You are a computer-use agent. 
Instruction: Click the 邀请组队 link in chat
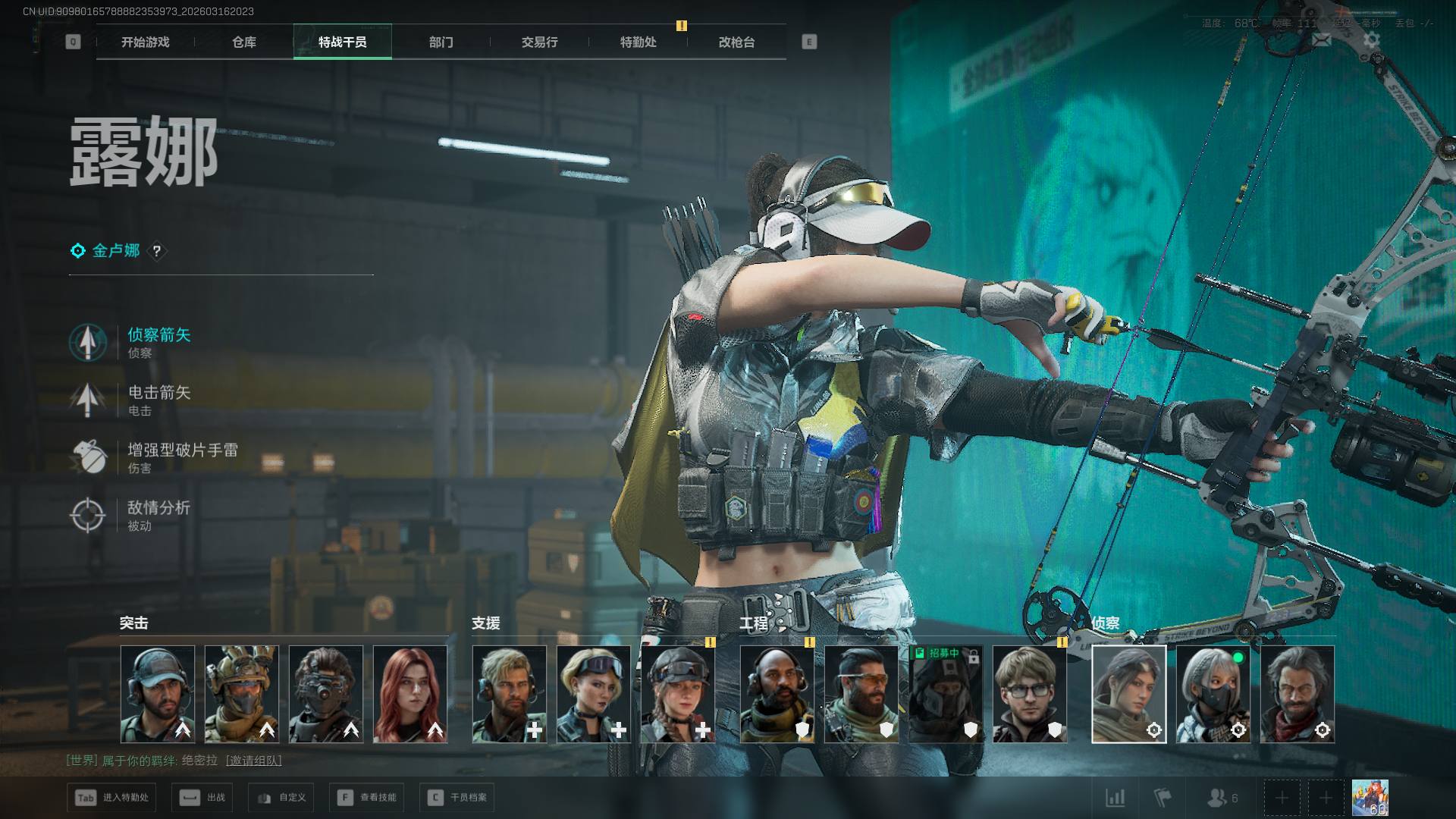click(253, 761)
